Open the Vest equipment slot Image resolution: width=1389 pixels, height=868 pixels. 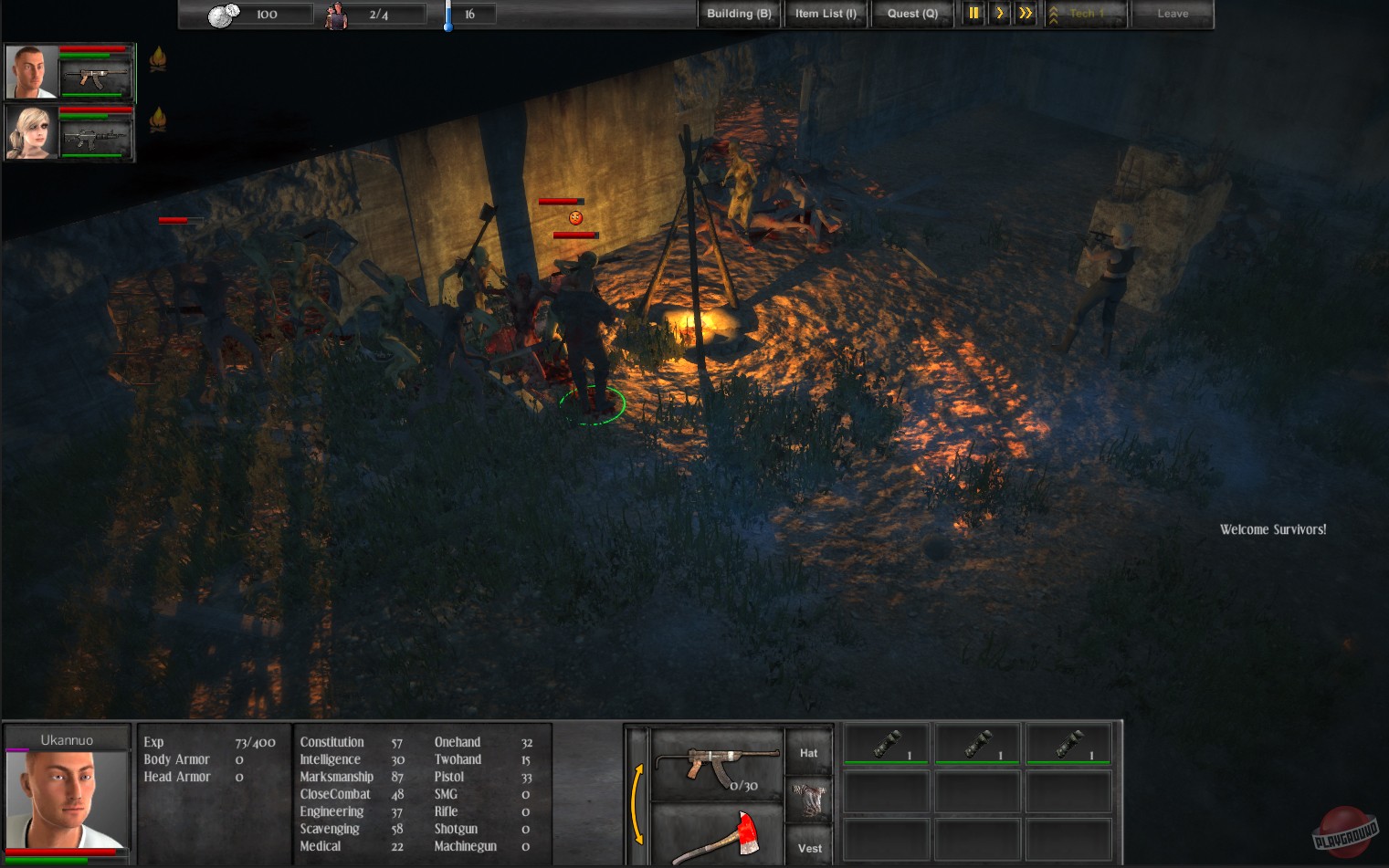point(809,847)
